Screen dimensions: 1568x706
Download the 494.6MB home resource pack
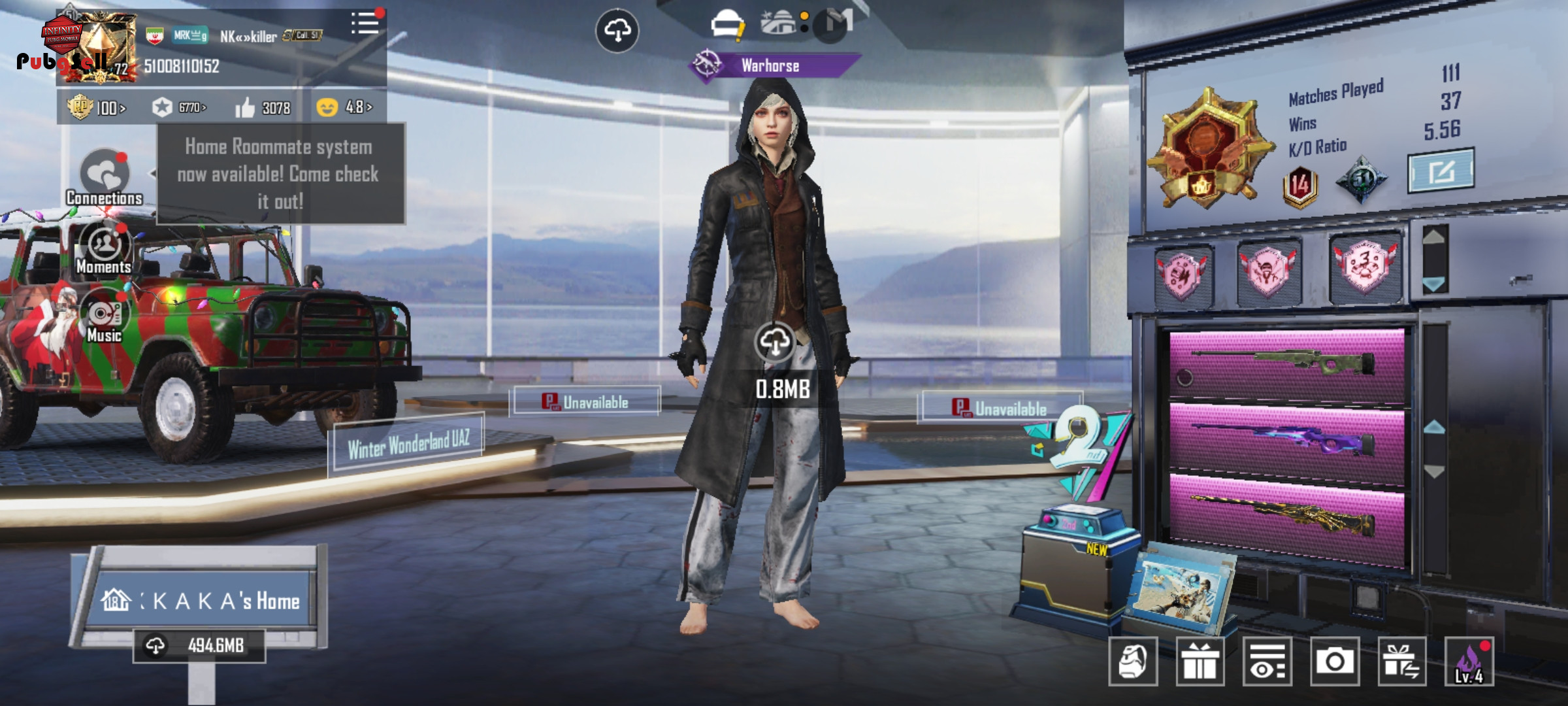coord(199,646)
